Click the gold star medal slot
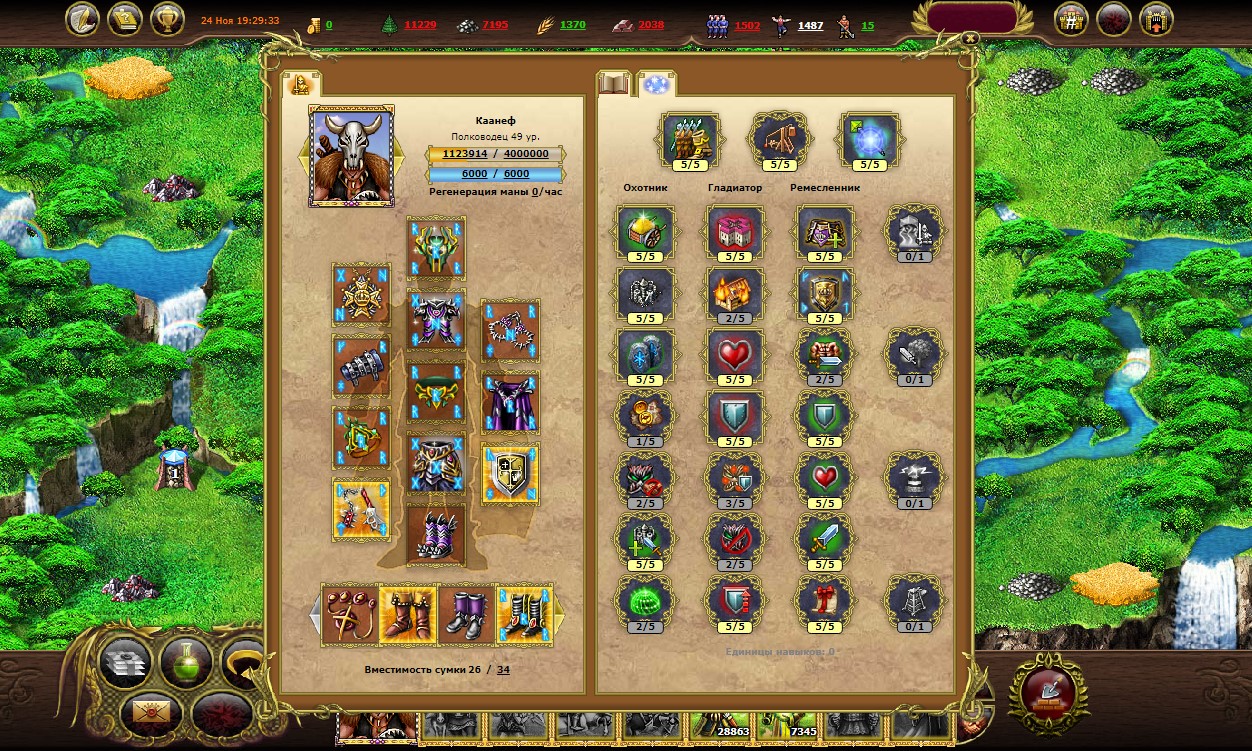The width and height of the screenshot is (1252, 751). tap(361, 294)
